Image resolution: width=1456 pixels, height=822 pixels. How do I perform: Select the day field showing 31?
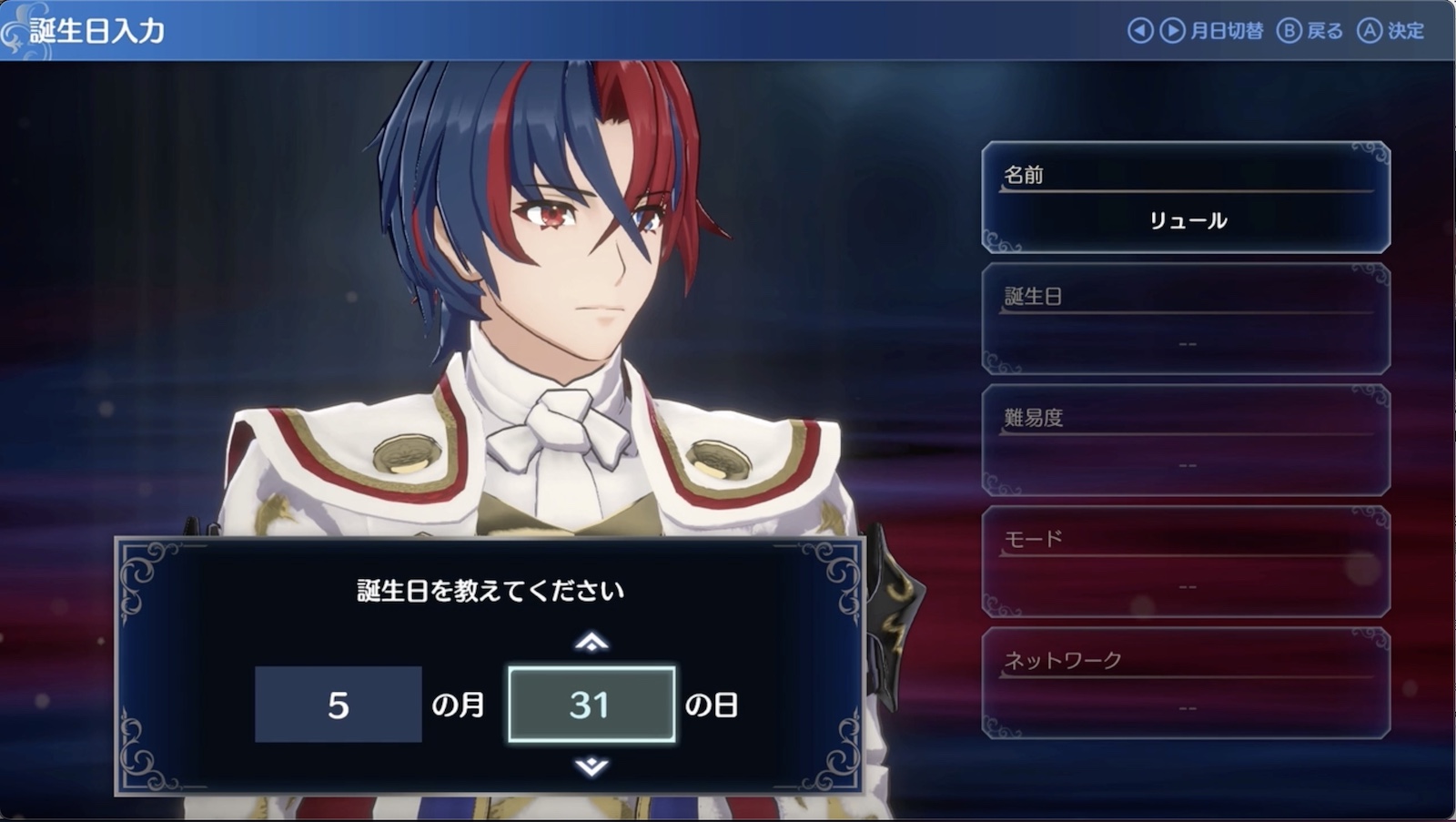pos(591,705)
